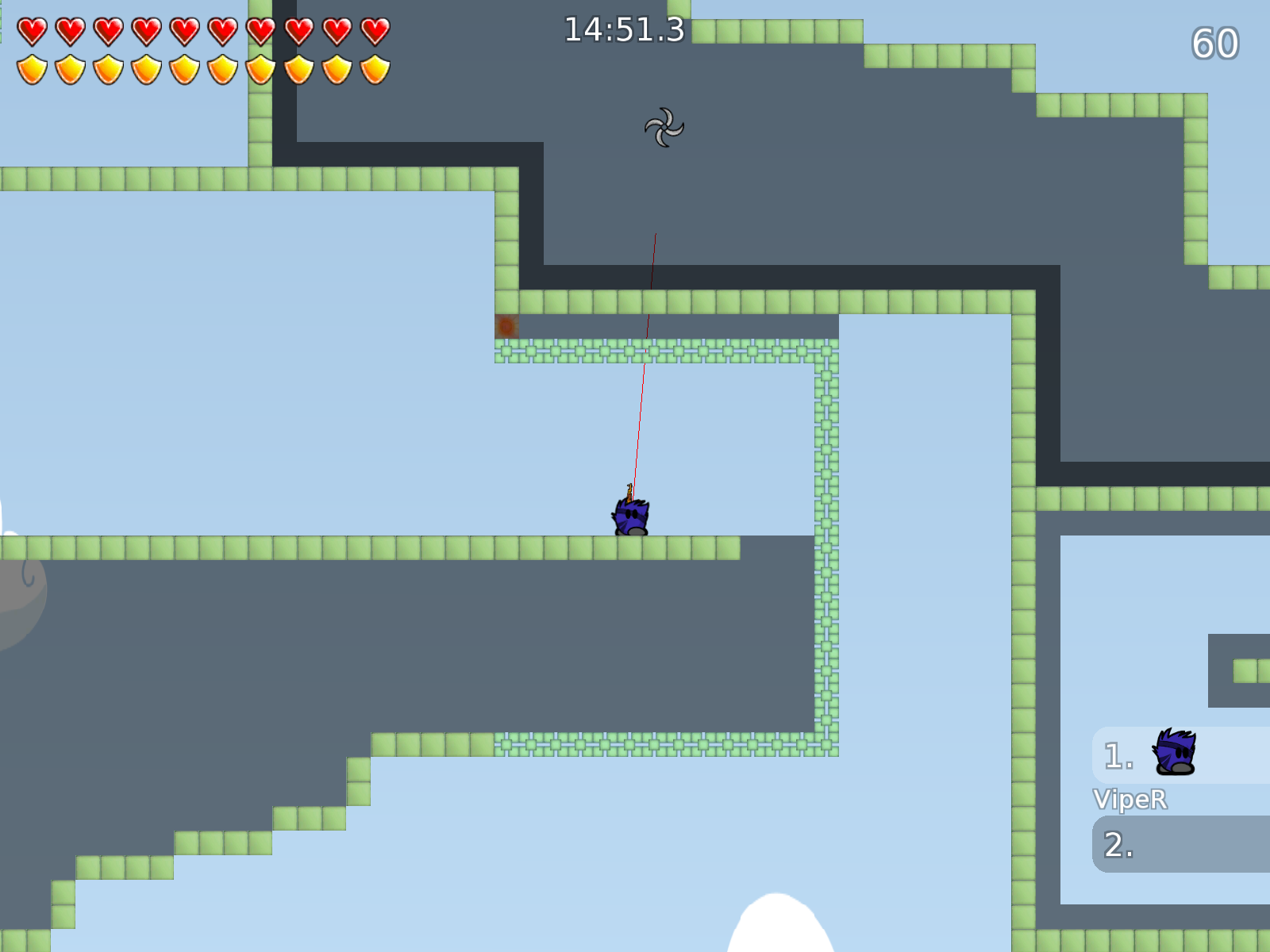Click the third shield to toggle armor display

[106, 69]
